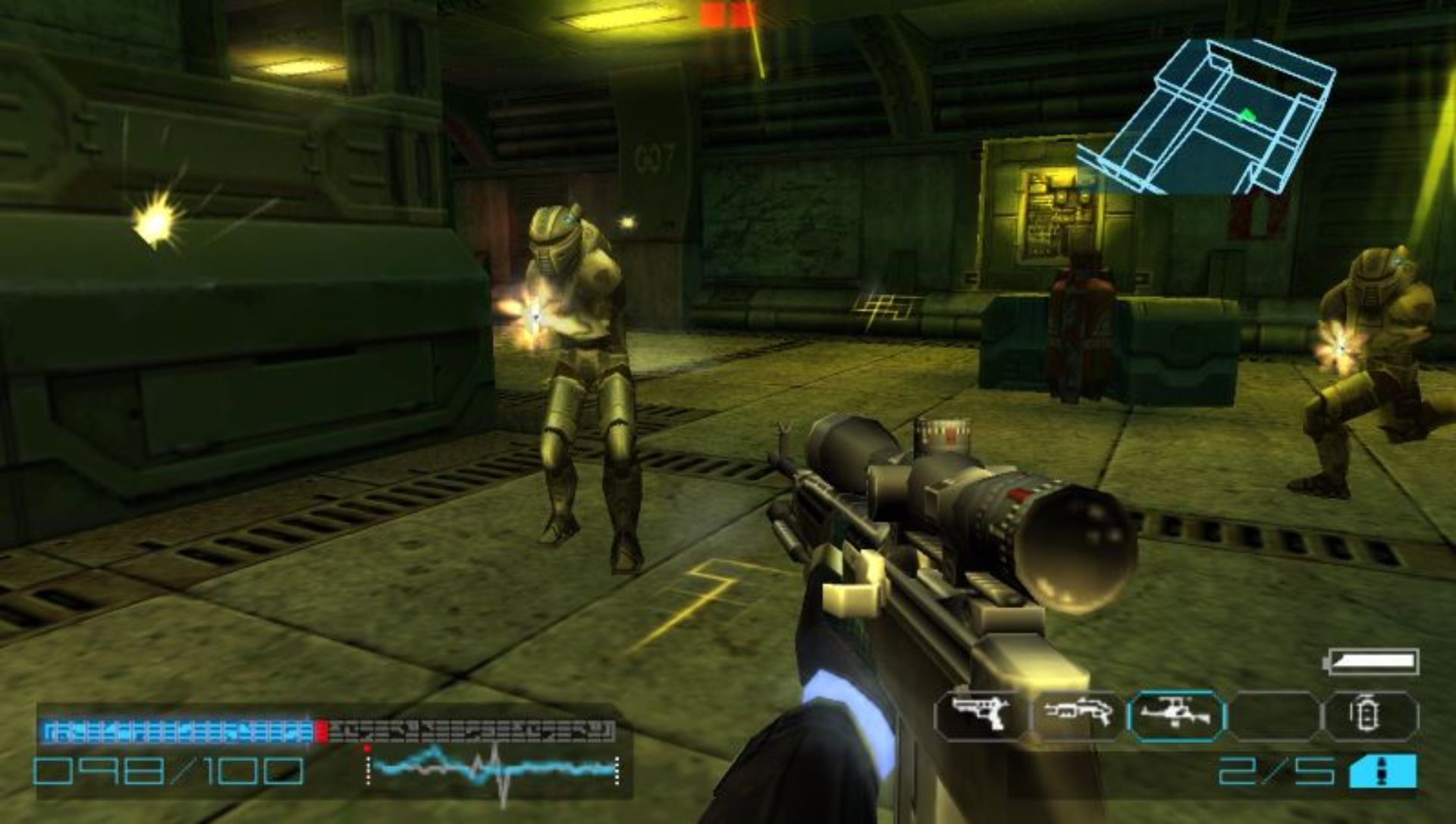
Task: Select the grenade slot
Action: coord(1370,715)
